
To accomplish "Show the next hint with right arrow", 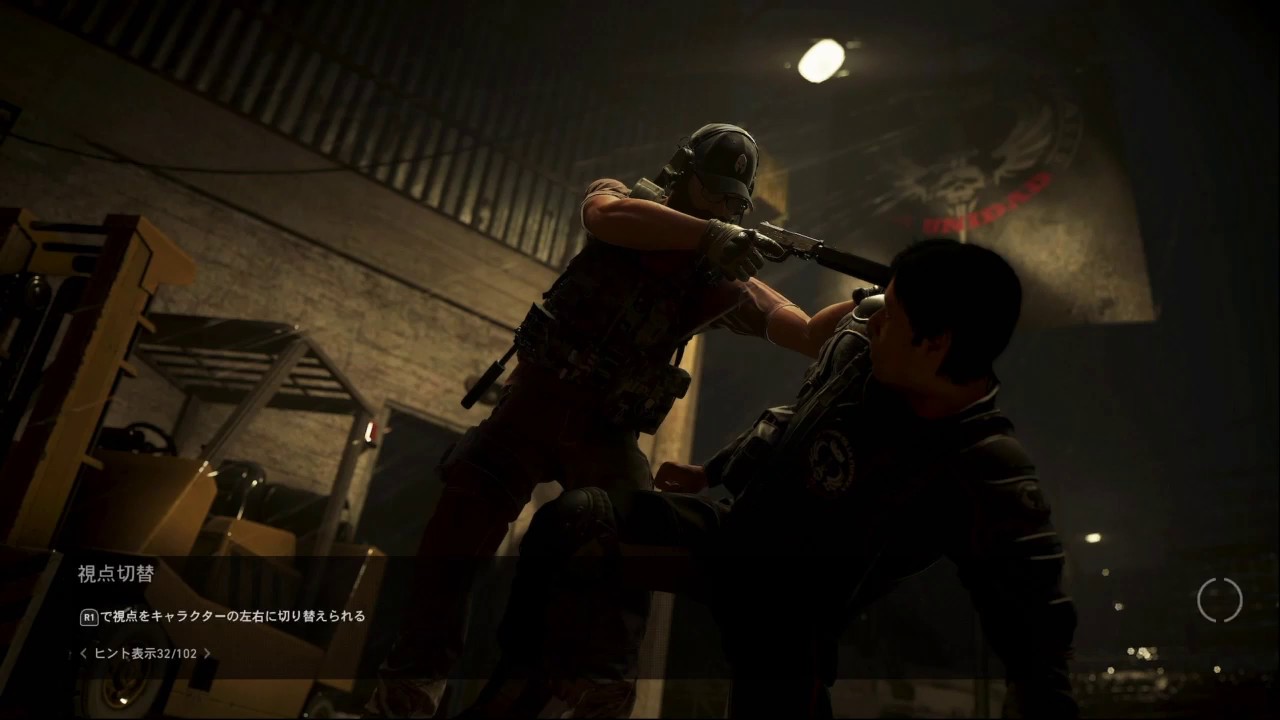I will click(x=207, y=654).
